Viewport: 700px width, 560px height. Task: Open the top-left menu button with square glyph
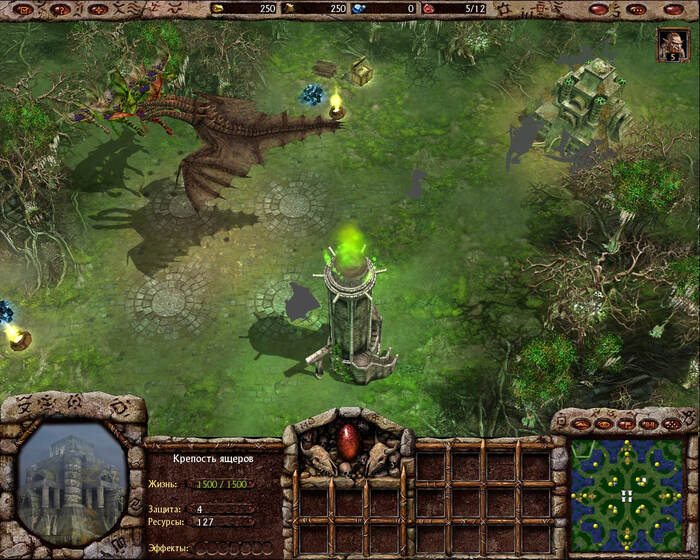click(x=21, y=9)
